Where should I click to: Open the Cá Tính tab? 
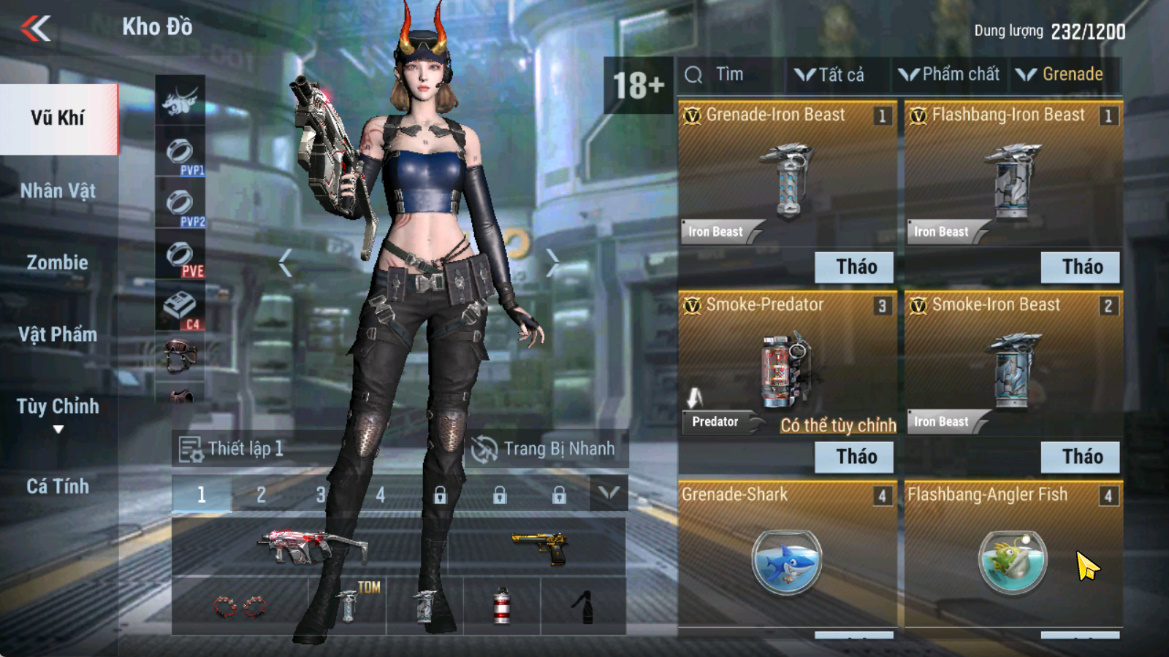coord(58,486)
